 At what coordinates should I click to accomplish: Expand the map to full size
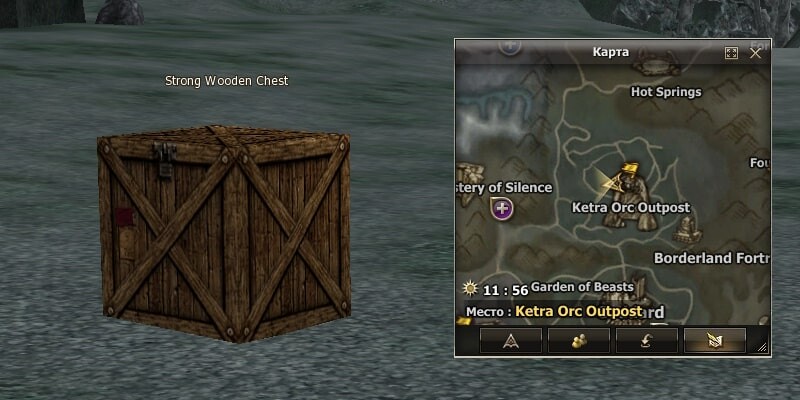pos(731,53)
